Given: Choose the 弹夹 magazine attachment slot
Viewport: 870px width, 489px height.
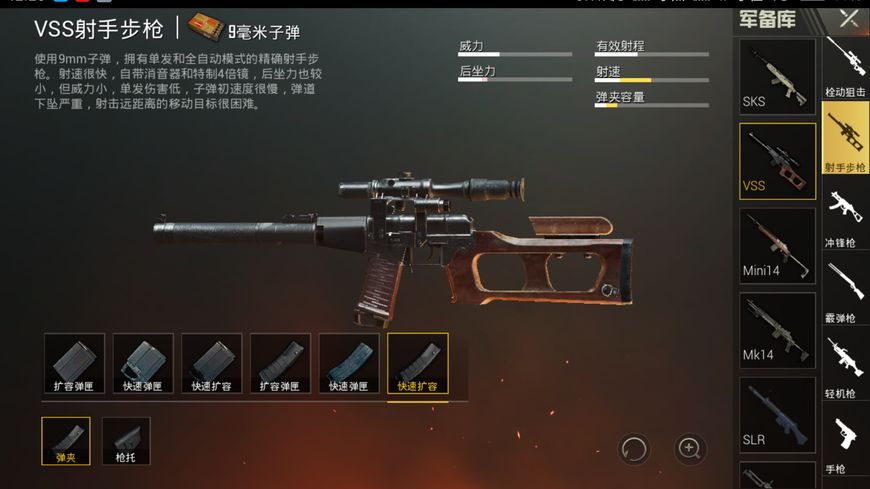Looking at the screenshot, I should click(66, 441).
